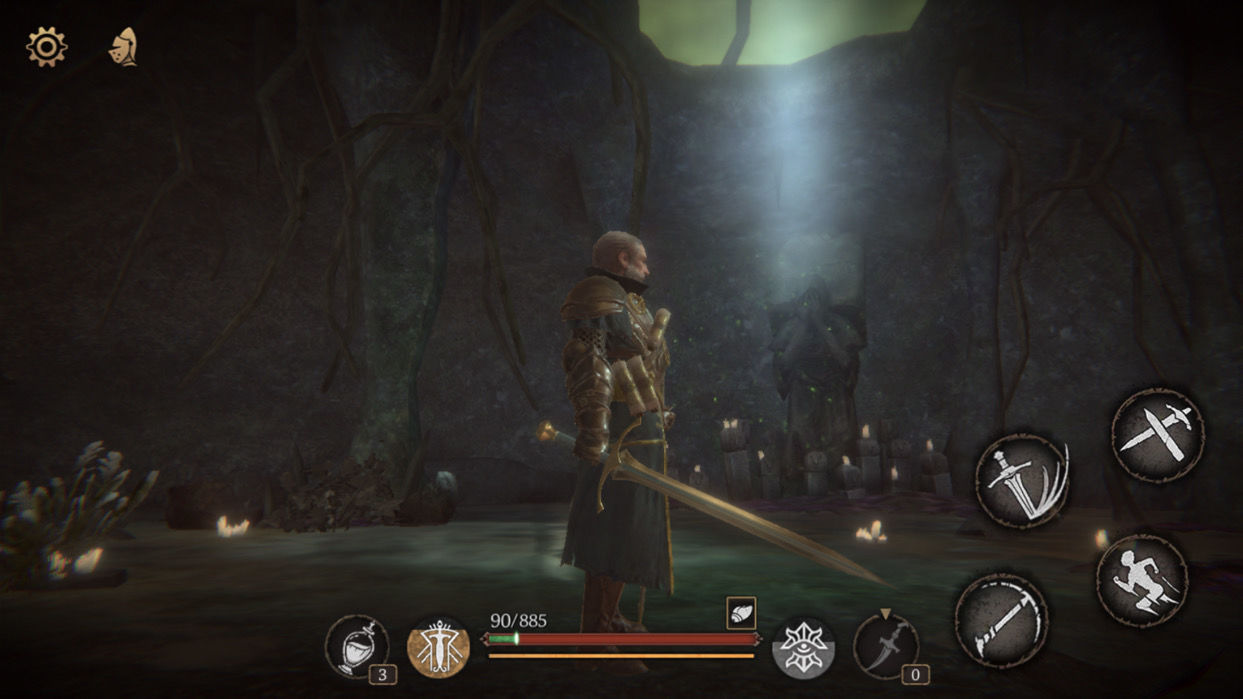Click the small shell buff icon

click(741, 613)
